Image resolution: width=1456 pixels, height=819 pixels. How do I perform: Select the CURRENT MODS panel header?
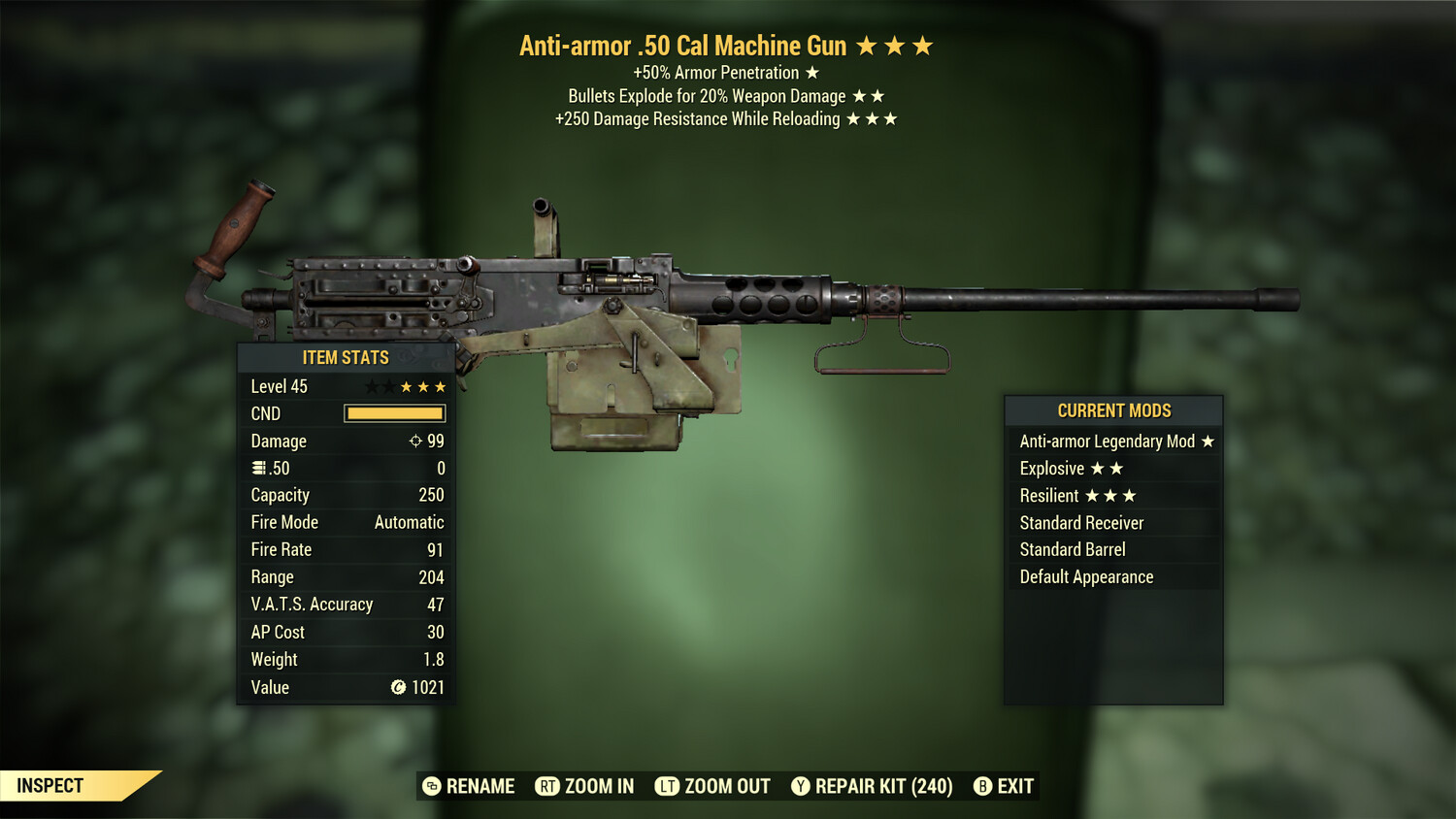pyautogui.click(x=1112, y=409)
